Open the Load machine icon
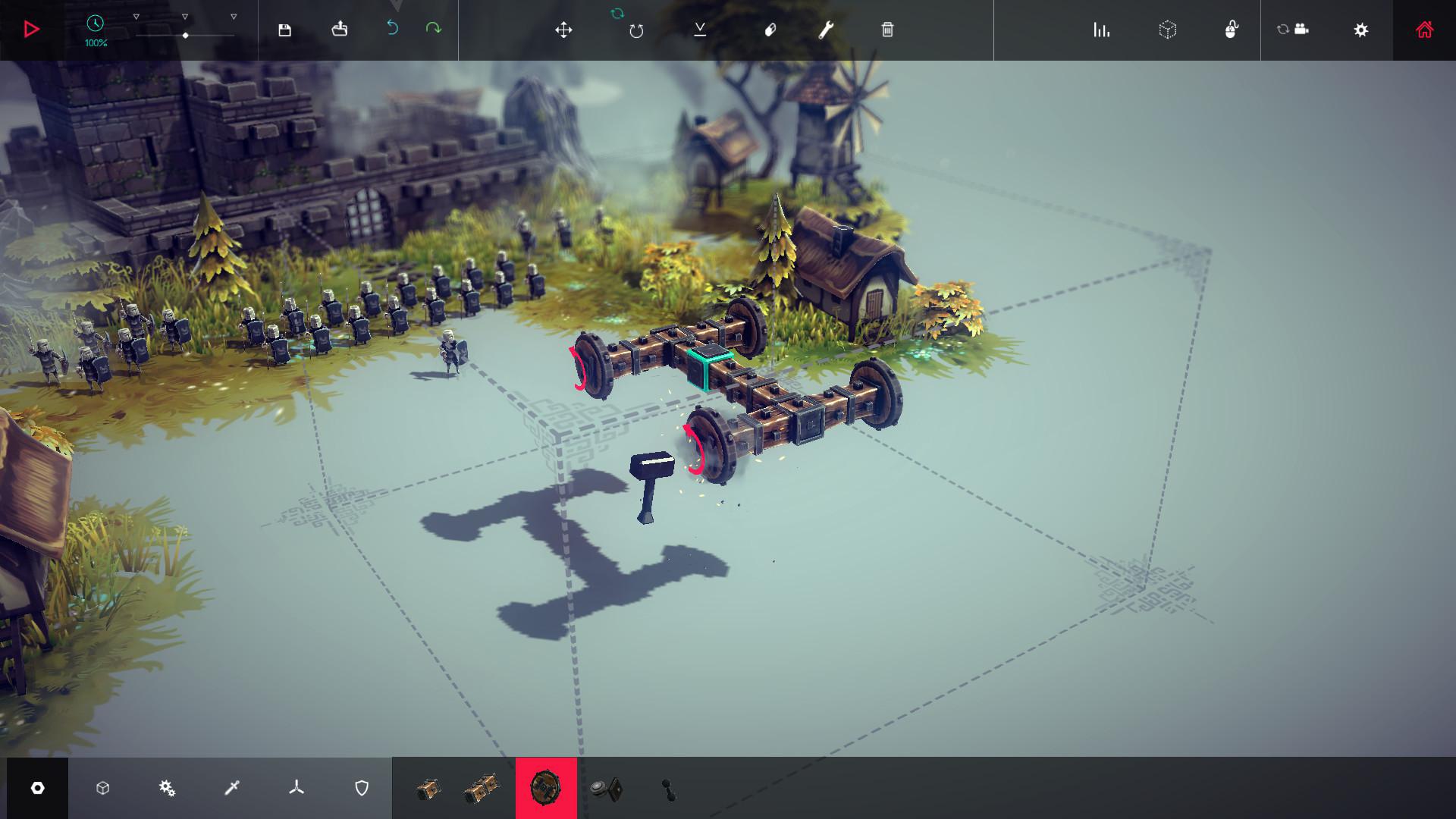This screenshot has height=819, width=1456. pos(339,29)
